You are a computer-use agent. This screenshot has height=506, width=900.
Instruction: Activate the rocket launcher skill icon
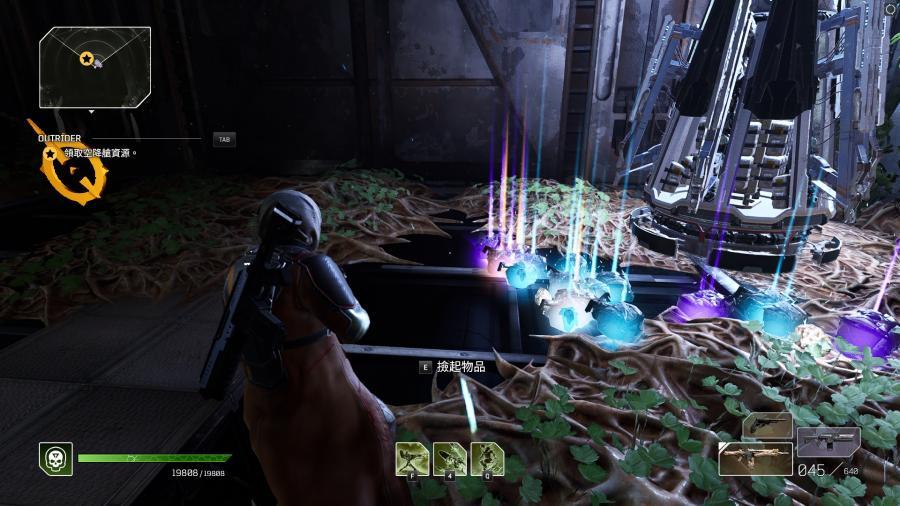(449, 458)
